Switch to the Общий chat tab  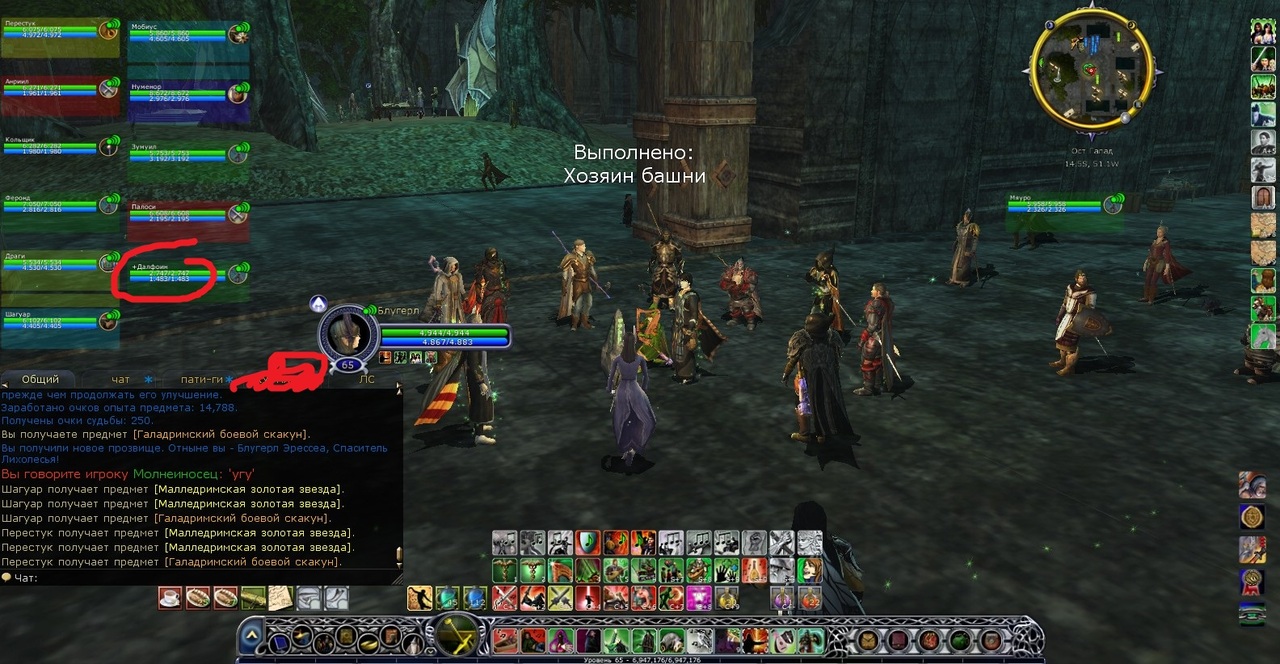pyautogui.click(x=40, y=380)
